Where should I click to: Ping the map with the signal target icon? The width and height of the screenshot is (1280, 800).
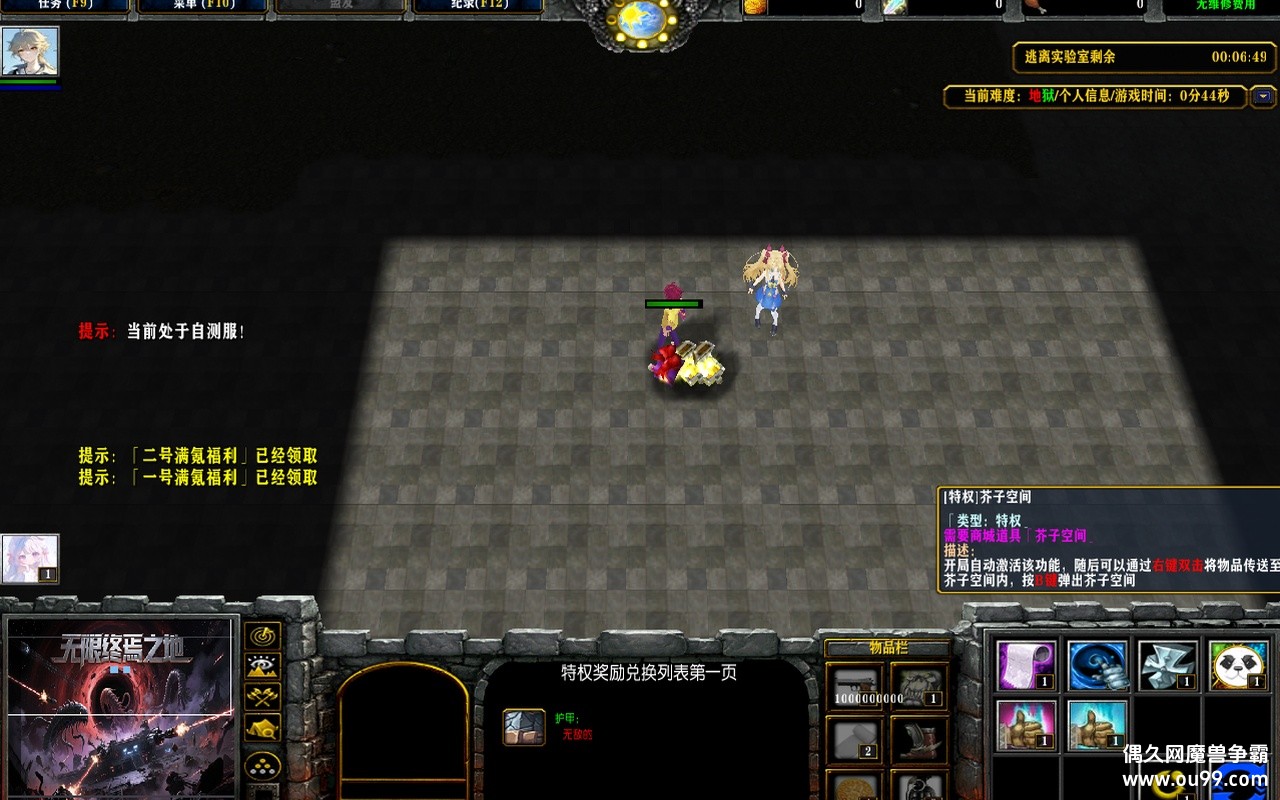tap(262, 636)
